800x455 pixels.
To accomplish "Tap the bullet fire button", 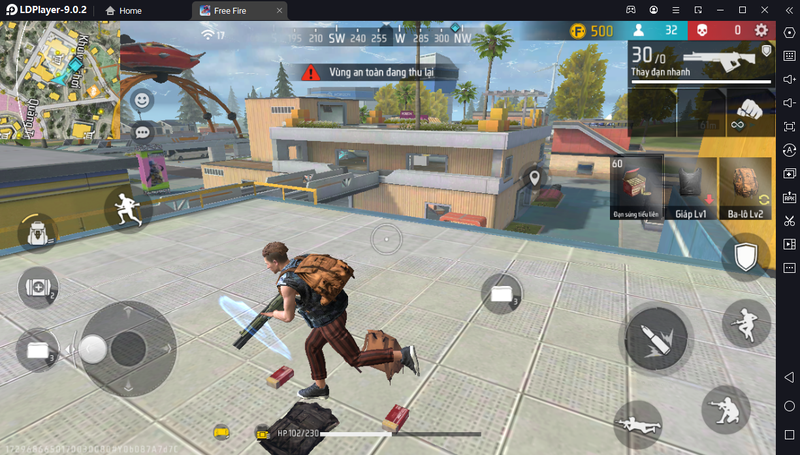I will click(x=656, y=338).
